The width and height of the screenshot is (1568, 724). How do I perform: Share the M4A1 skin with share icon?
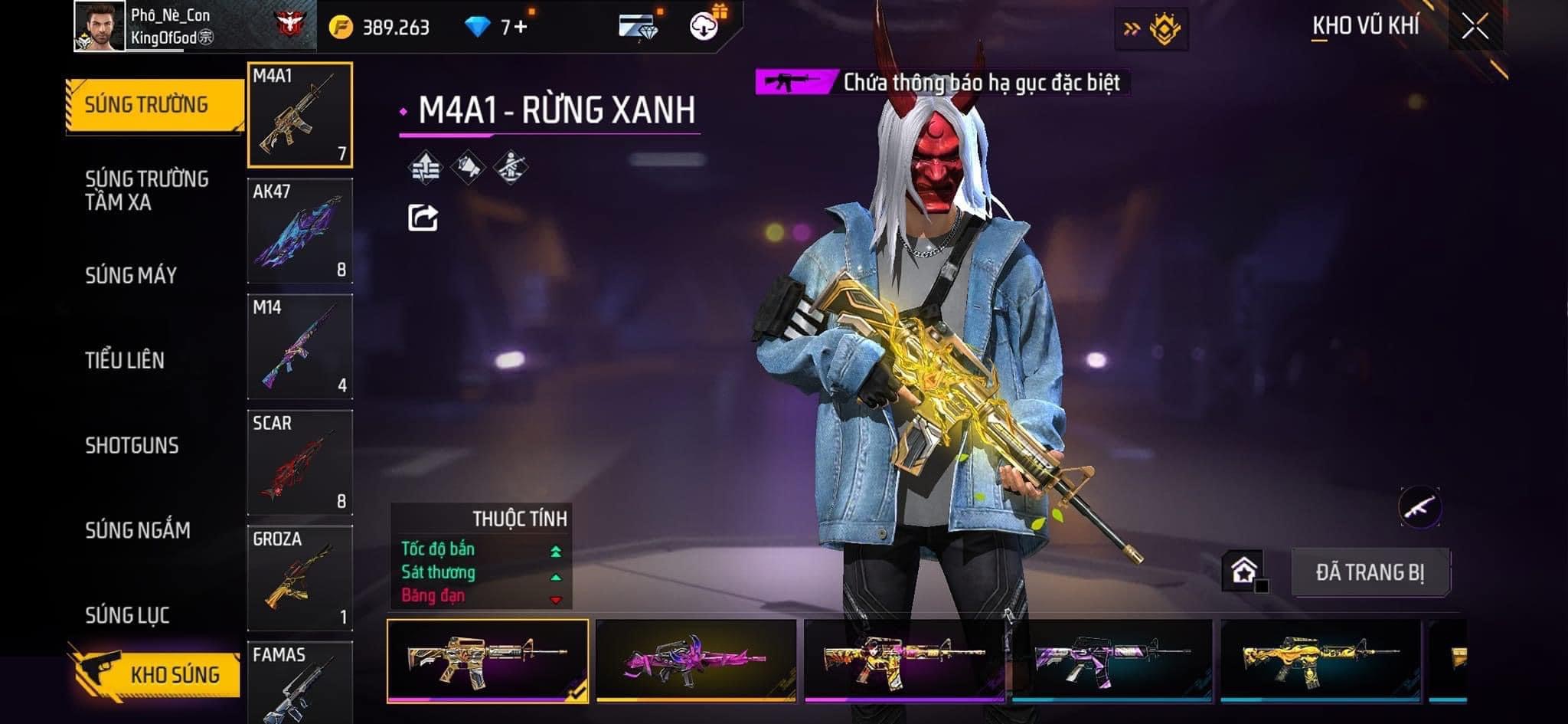[x=423, y=218]
